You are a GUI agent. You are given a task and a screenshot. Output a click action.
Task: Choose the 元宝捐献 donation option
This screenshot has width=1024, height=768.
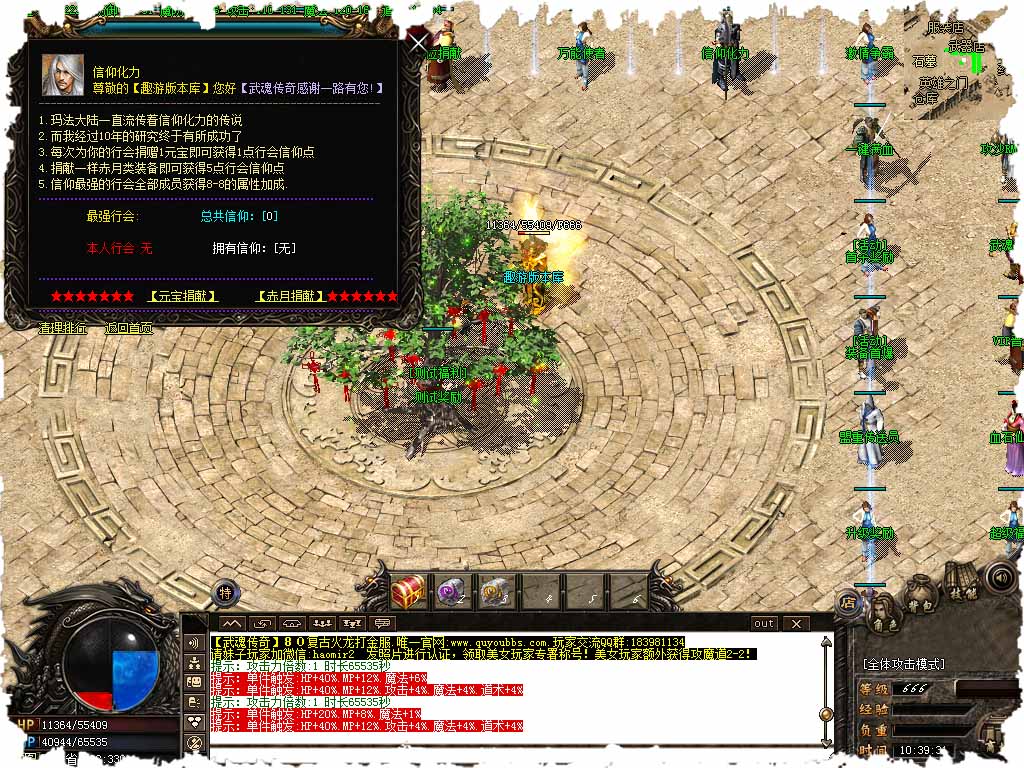point(181,296)
